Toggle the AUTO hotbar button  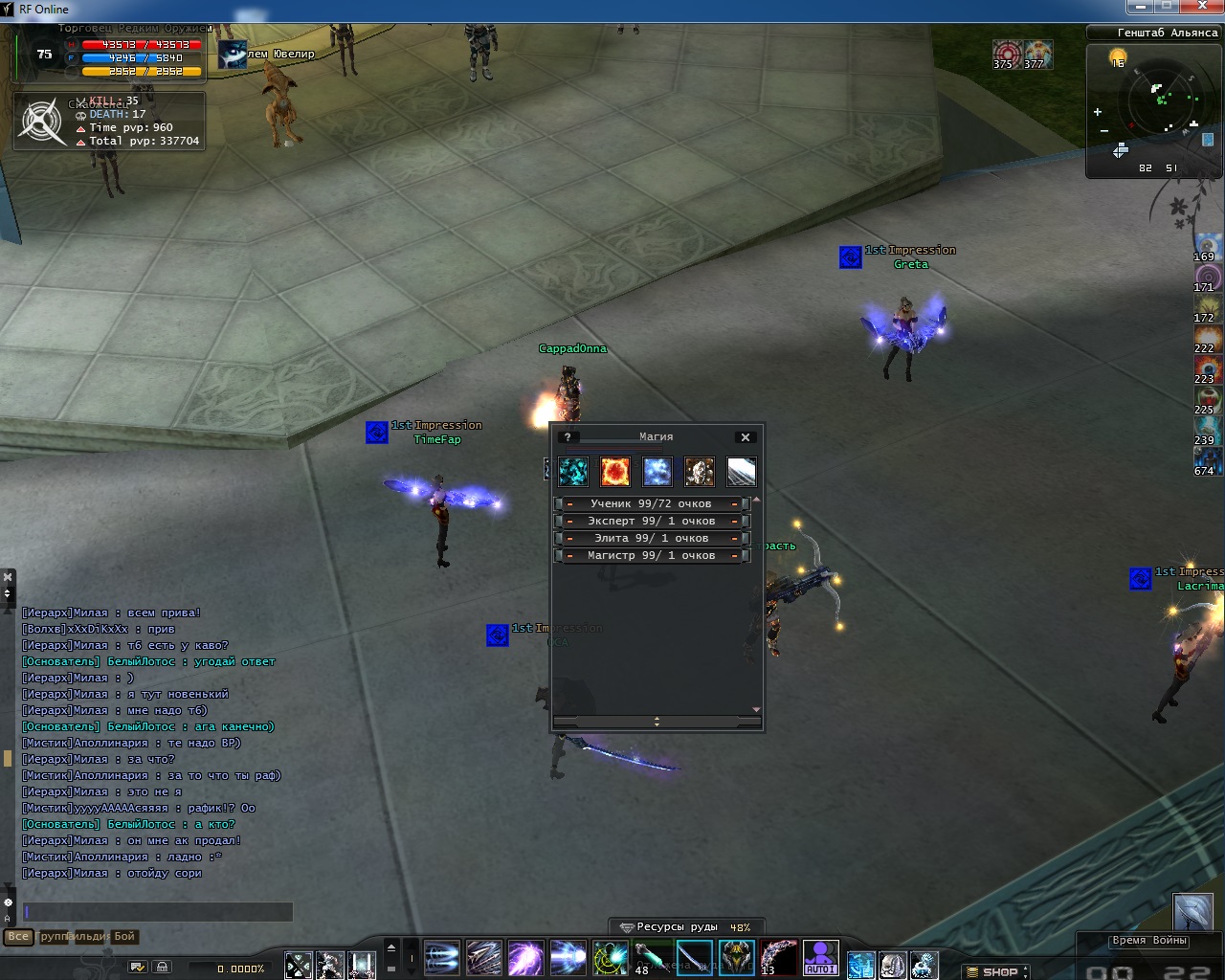coord(820,958)
